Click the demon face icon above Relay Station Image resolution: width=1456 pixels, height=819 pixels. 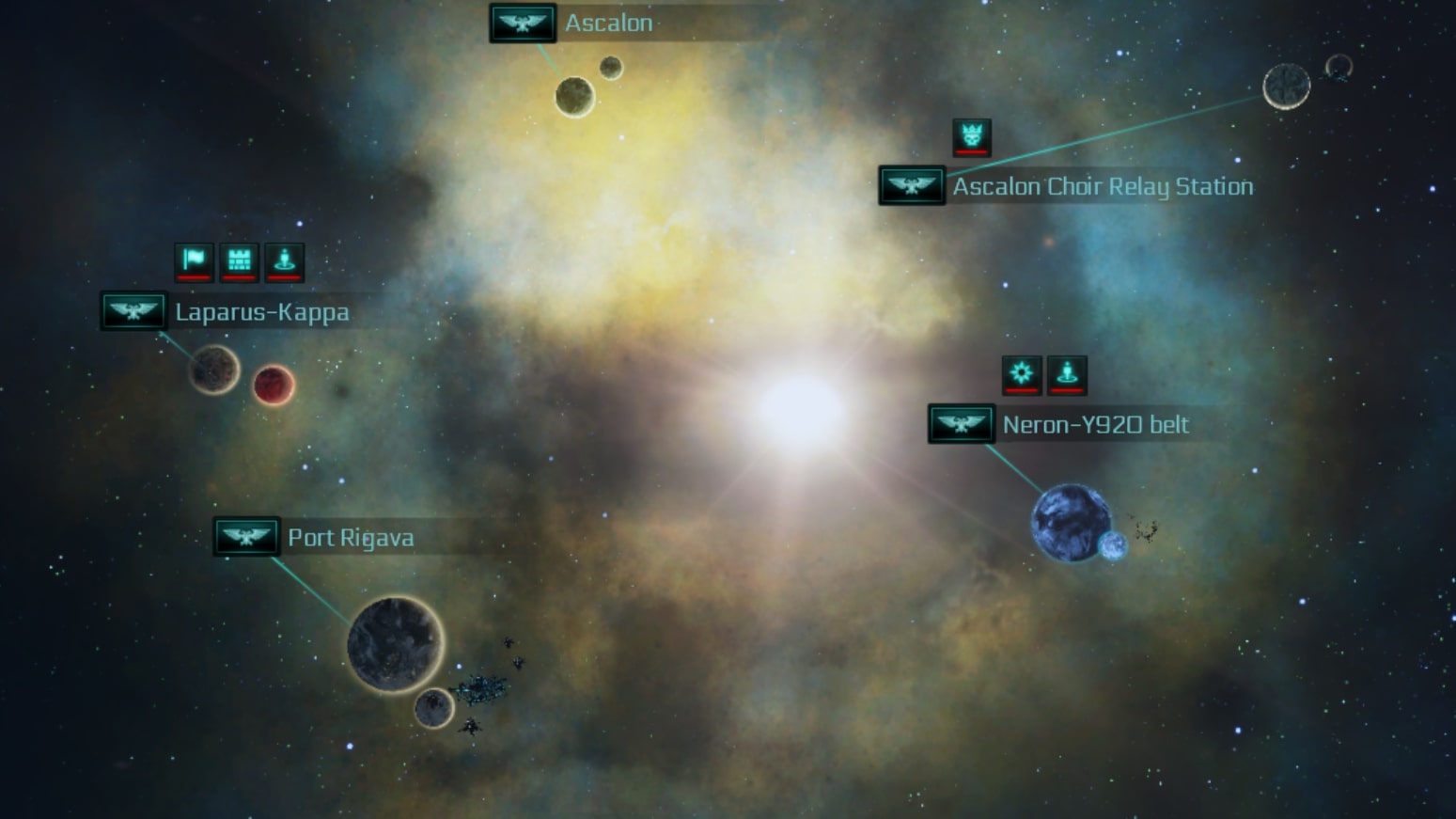972,135
